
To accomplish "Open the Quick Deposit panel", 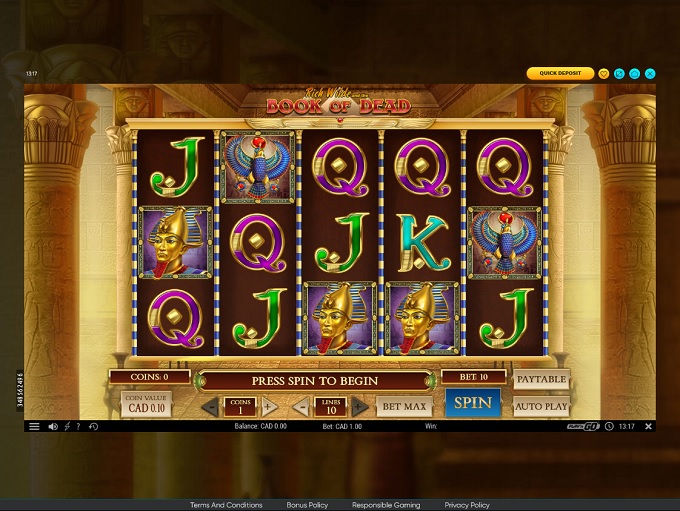I will pos(560,73).
